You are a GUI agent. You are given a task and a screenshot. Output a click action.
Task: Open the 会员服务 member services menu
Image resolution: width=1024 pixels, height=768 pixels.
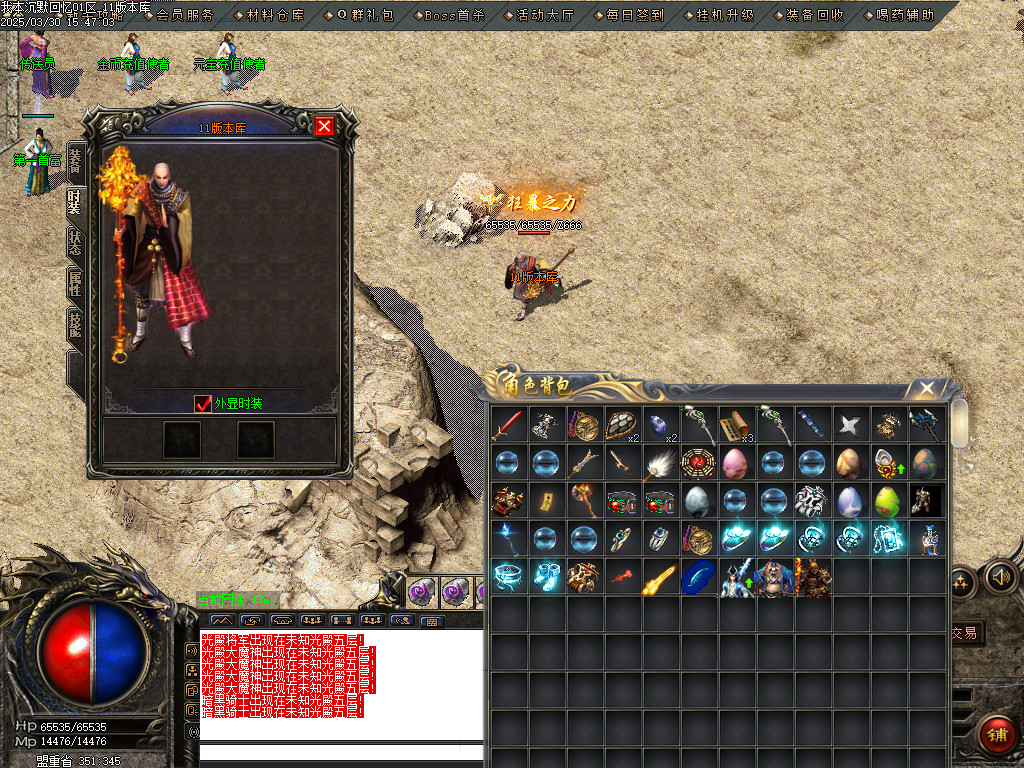[185, 15]
